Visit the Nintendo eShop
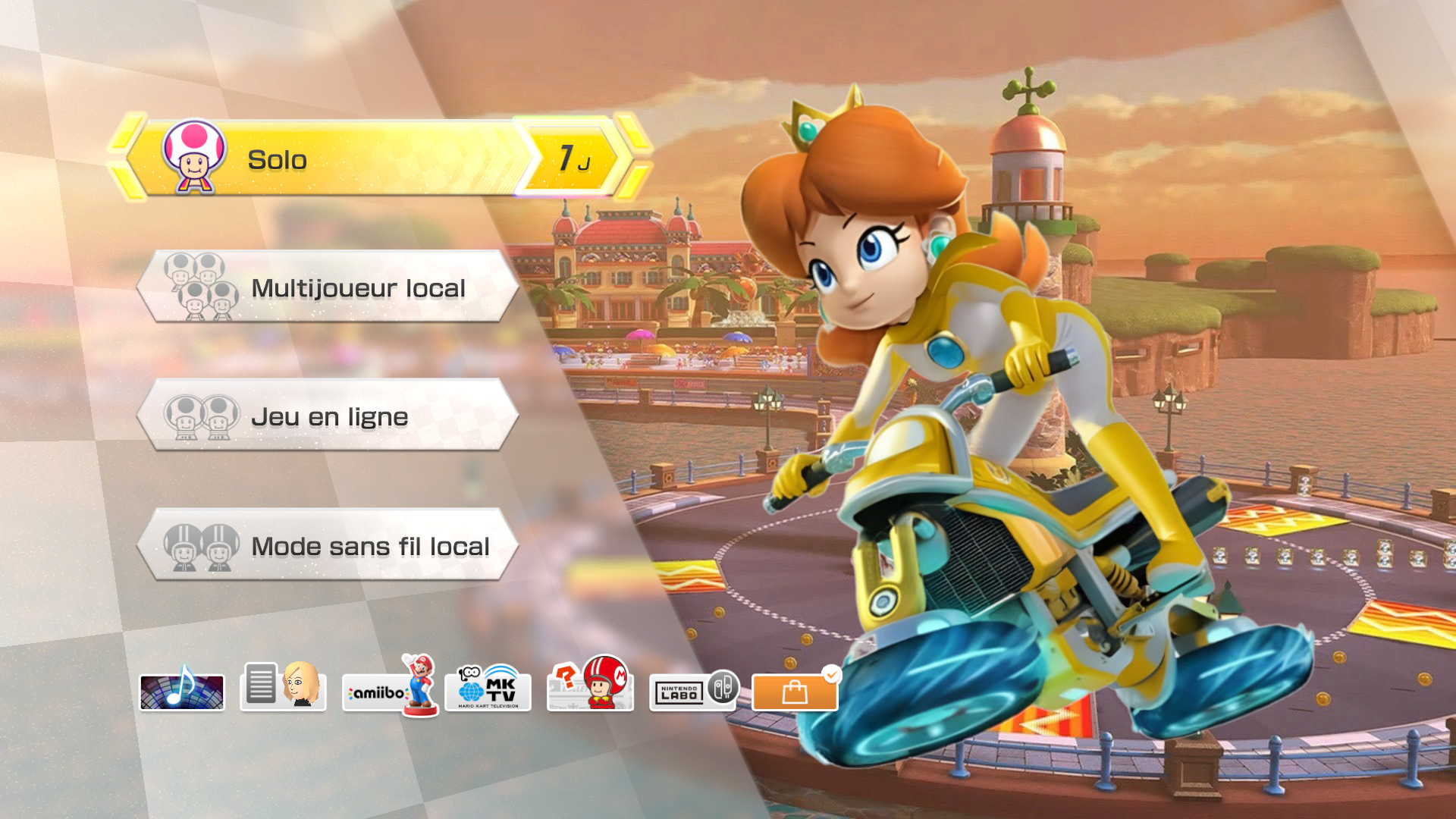 pyautogui.click(x=793, y=691)
